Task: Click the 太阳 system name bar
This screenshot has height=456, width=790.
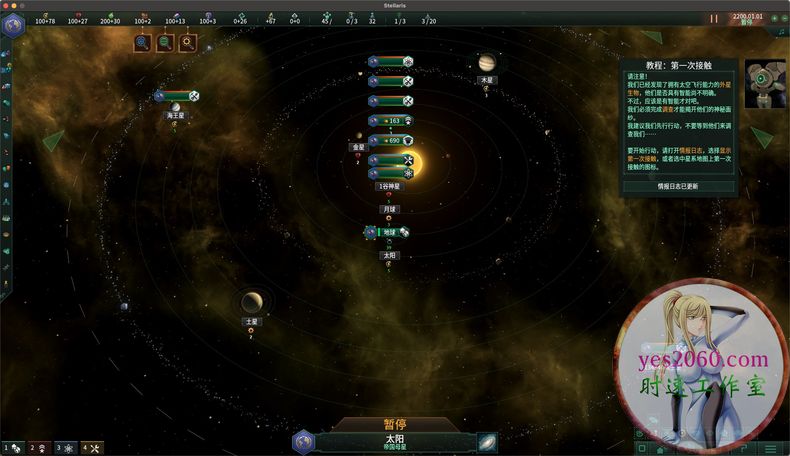Action: 394,441
